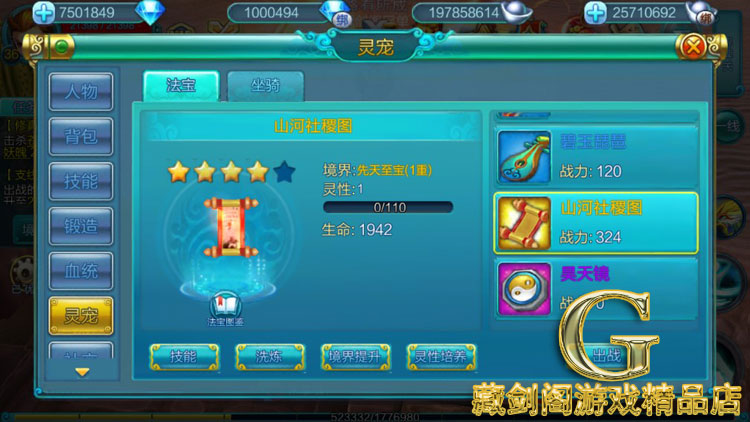This screenshot has width=750, height=422.
Task: Click the 技能 button below the treasure
Action: [184, 356]
